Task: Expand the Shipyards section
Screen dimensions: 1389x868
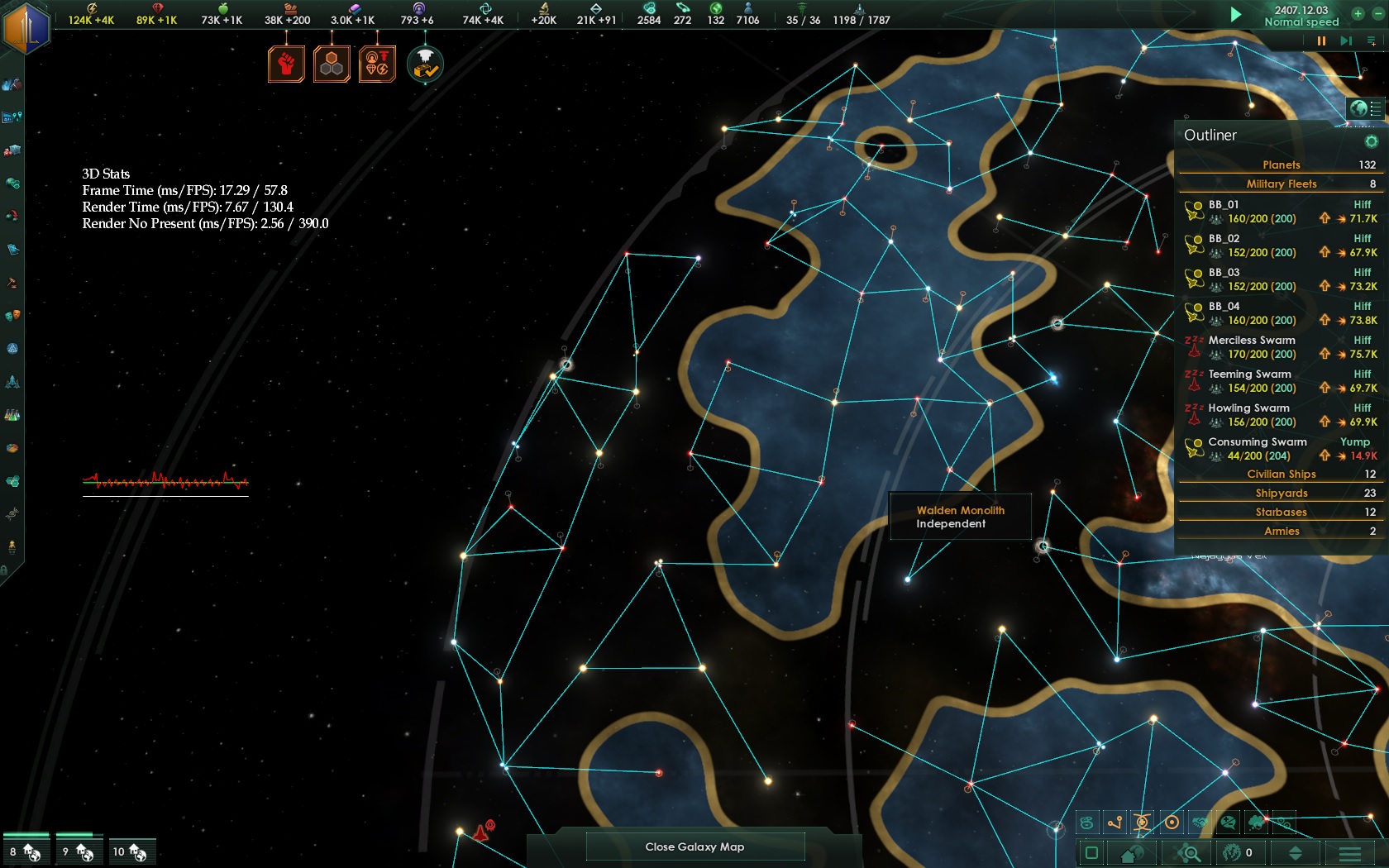Action: coord(1280,493)
